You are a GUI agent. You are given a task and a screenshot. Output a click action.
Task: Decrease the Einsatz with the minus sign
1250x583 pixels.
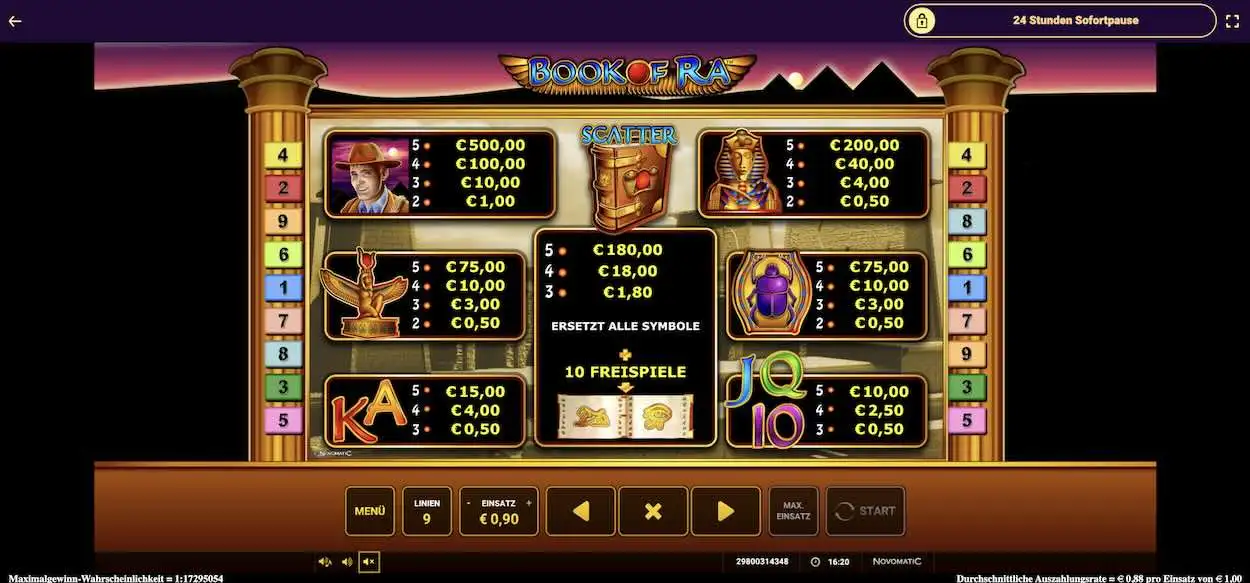coord(468,502)
